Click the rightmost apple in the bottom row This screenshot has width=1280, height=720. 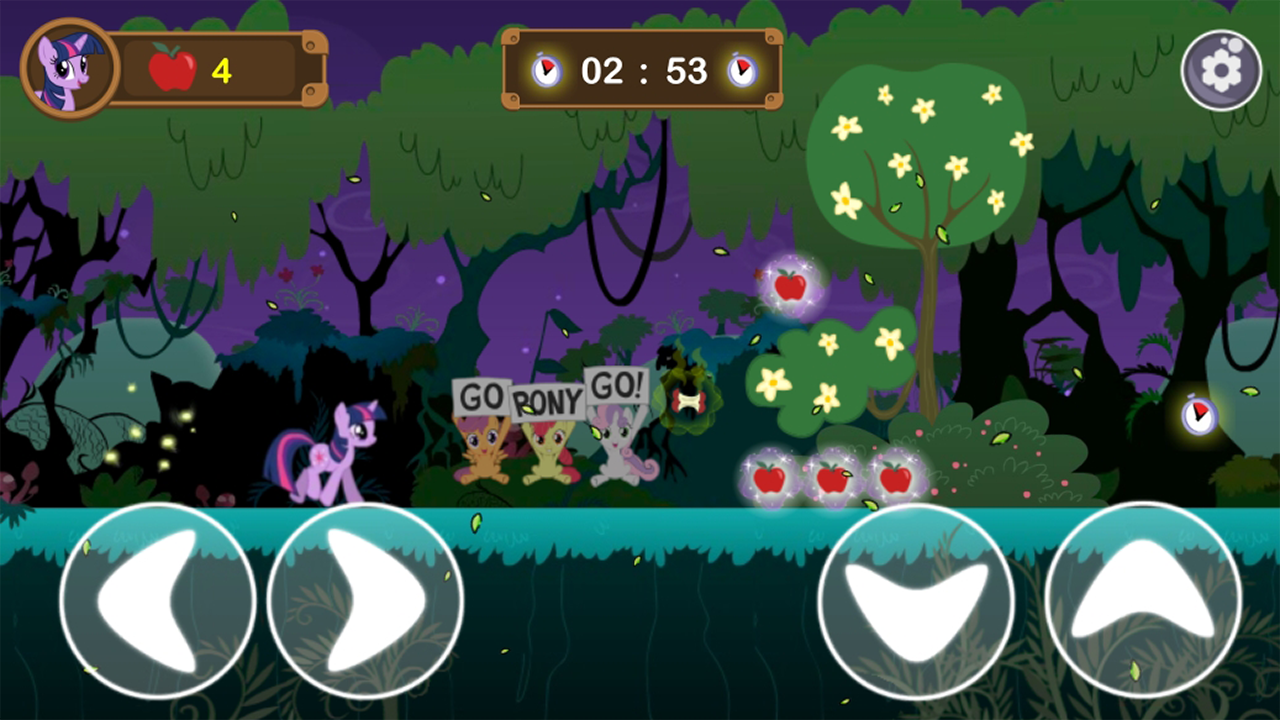coord(893,480)
